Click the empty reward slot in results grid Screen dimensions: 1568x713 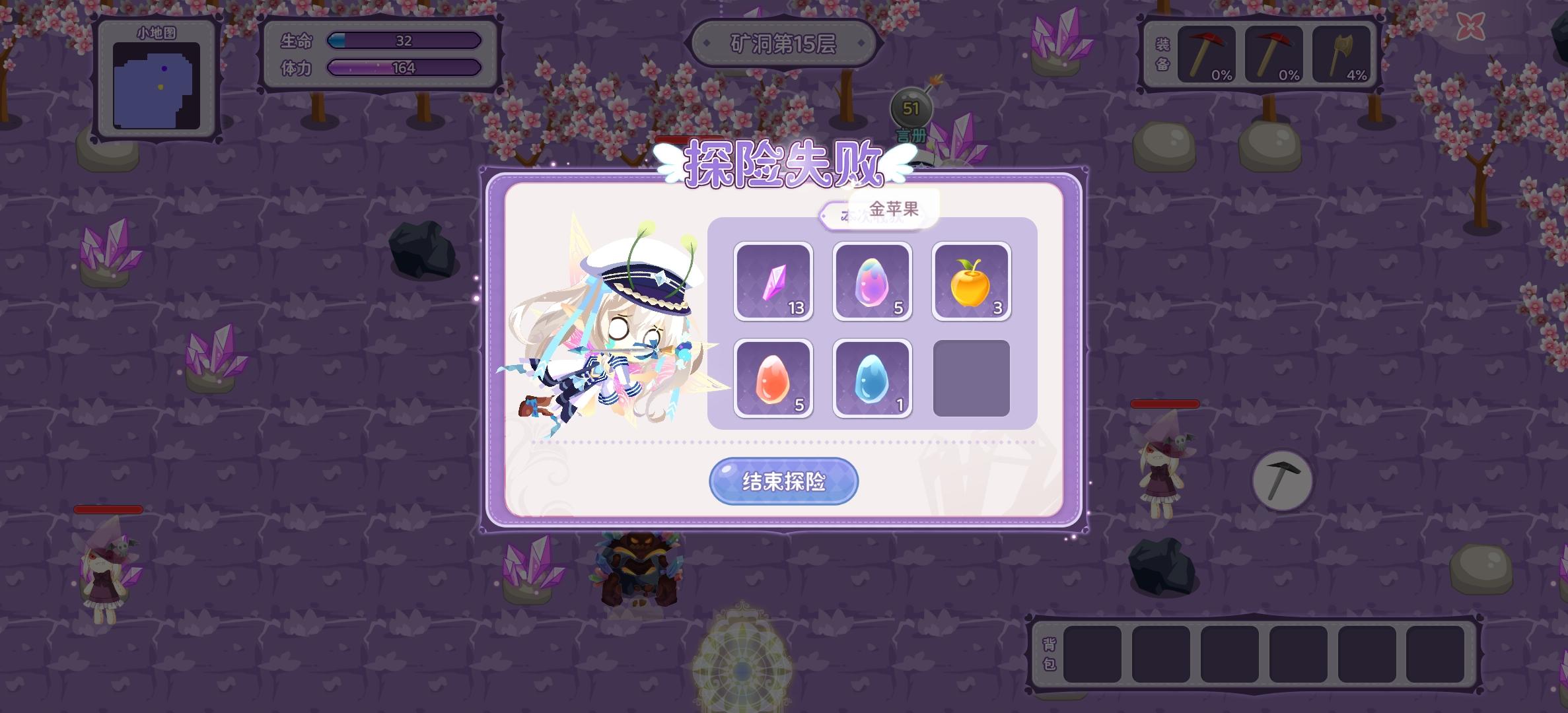tap(971, 376)
